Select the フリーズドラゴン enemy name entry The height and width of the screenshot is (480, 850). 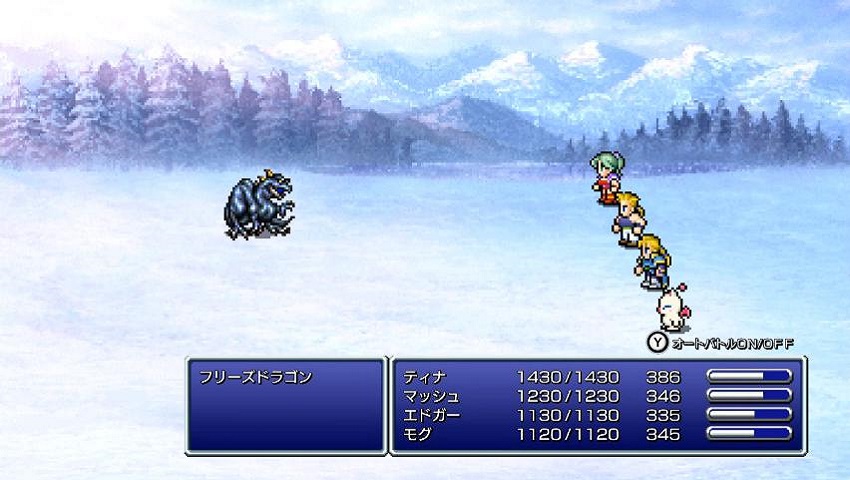click(x=257, y=377)
